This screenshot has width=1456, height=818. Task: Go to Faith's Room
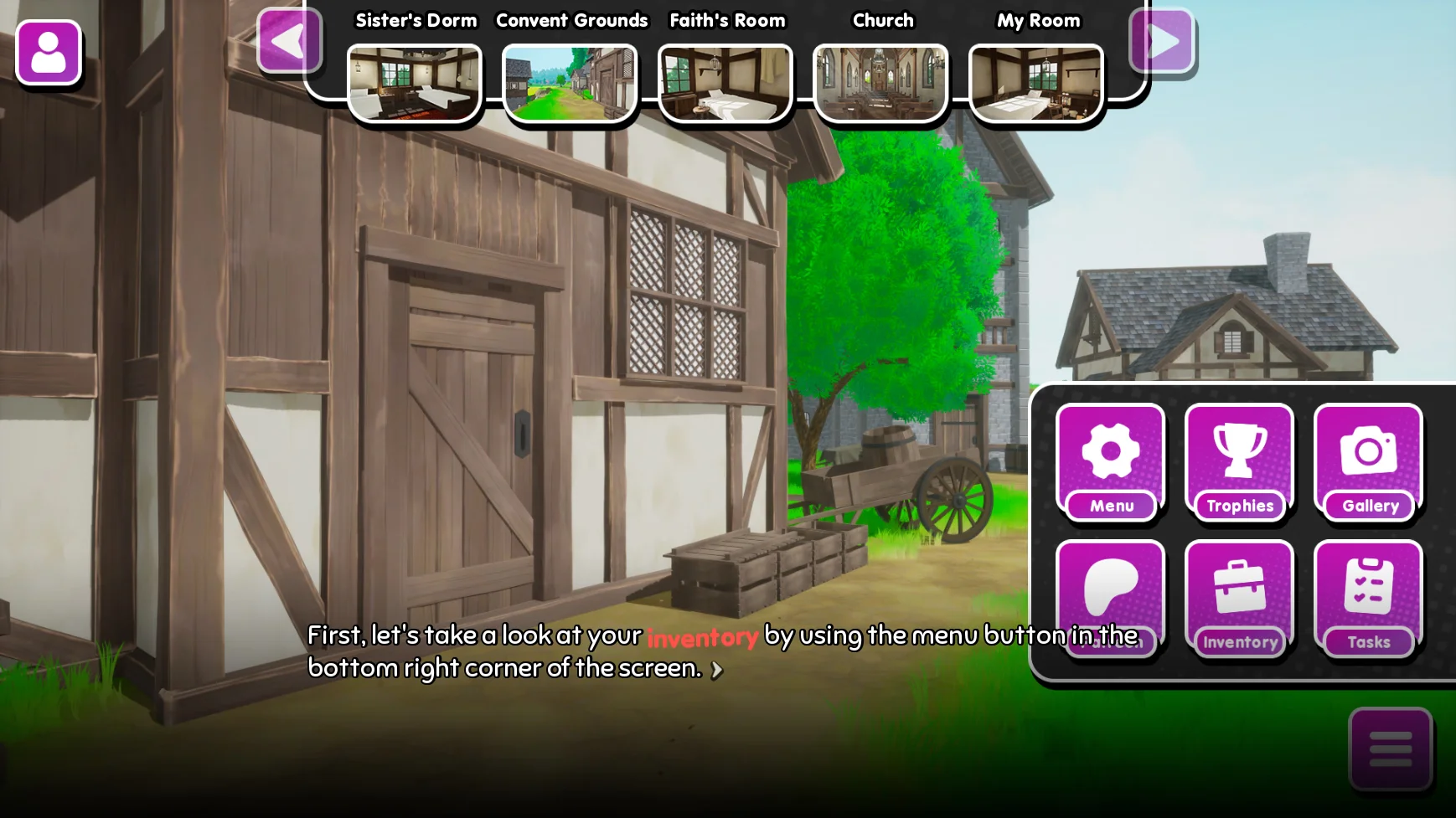click(x=725, y=82)
